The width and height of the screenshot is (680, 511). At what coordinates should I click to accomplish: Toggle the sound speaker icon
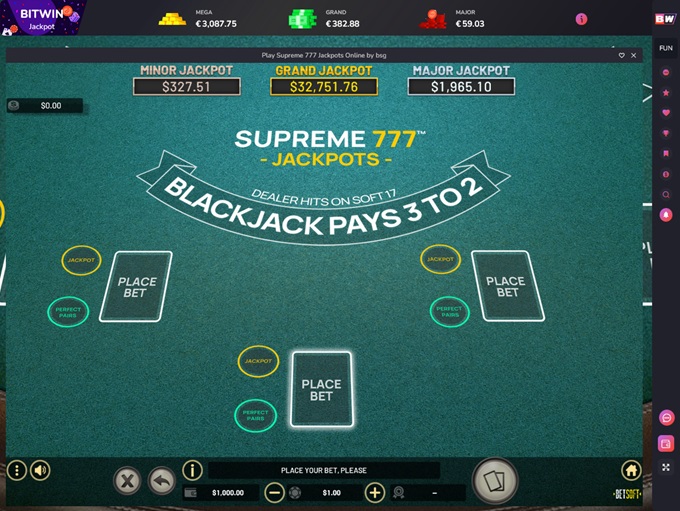tap(40, 470)
